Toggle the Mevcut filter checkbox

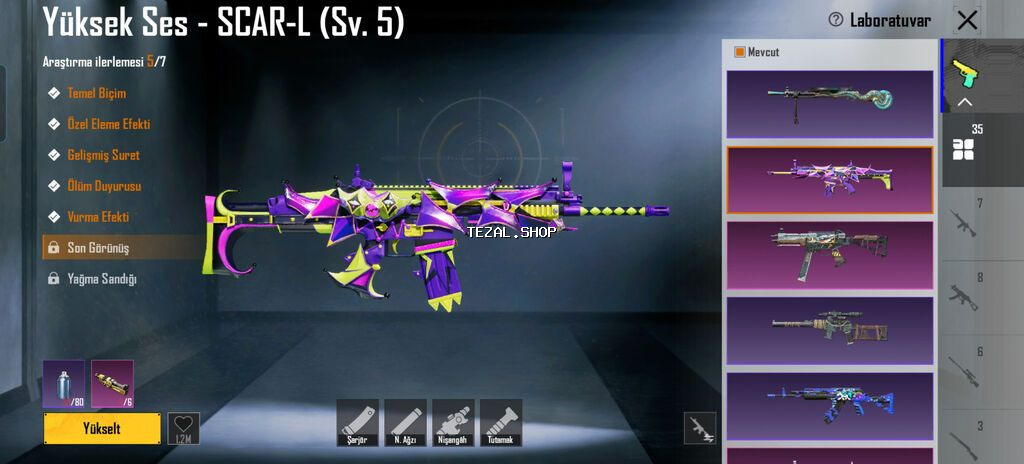(740, 52)
